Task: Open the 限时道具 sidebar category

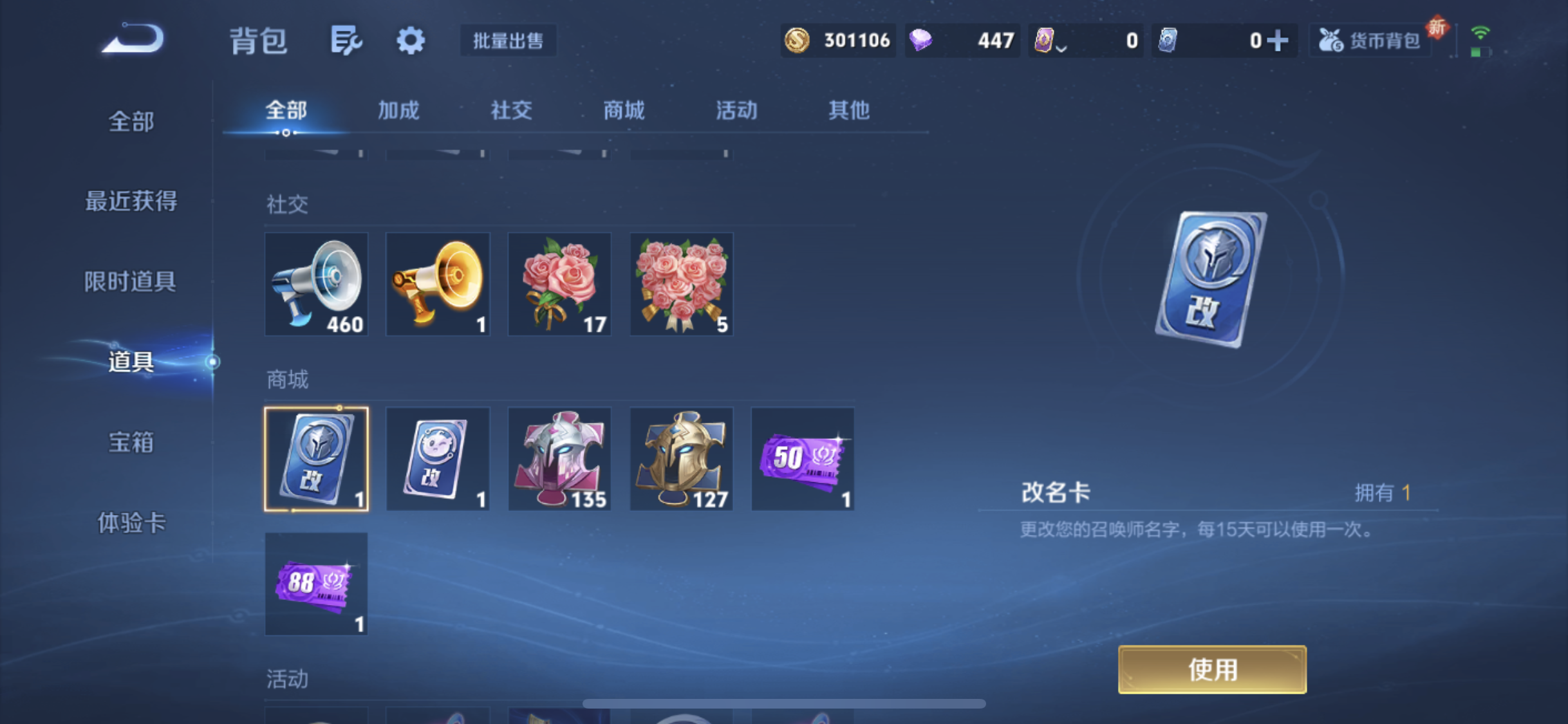Action: tap(131, 281)
